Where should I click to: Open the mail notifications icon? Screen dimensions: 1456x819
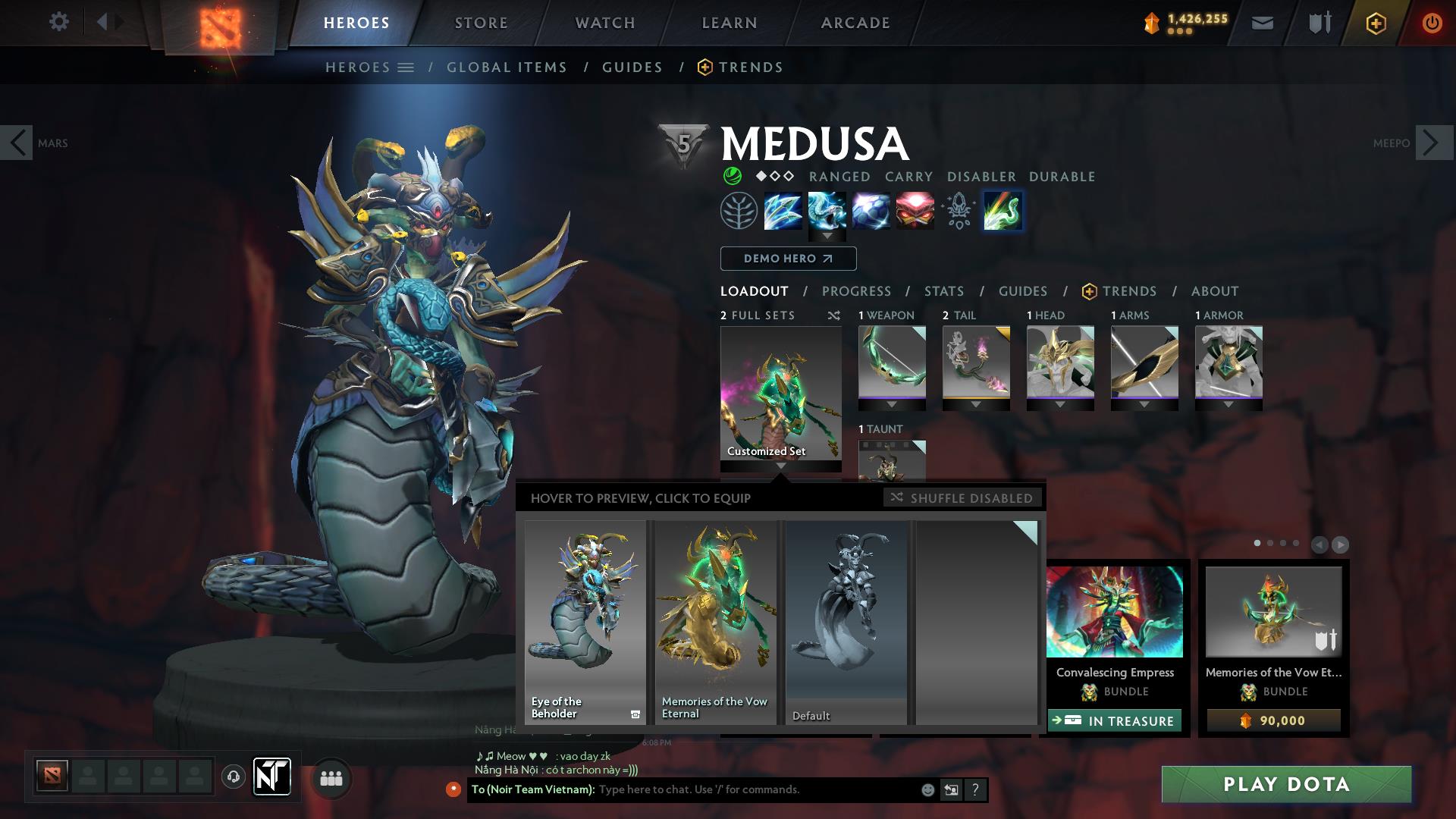[1261, 22]
